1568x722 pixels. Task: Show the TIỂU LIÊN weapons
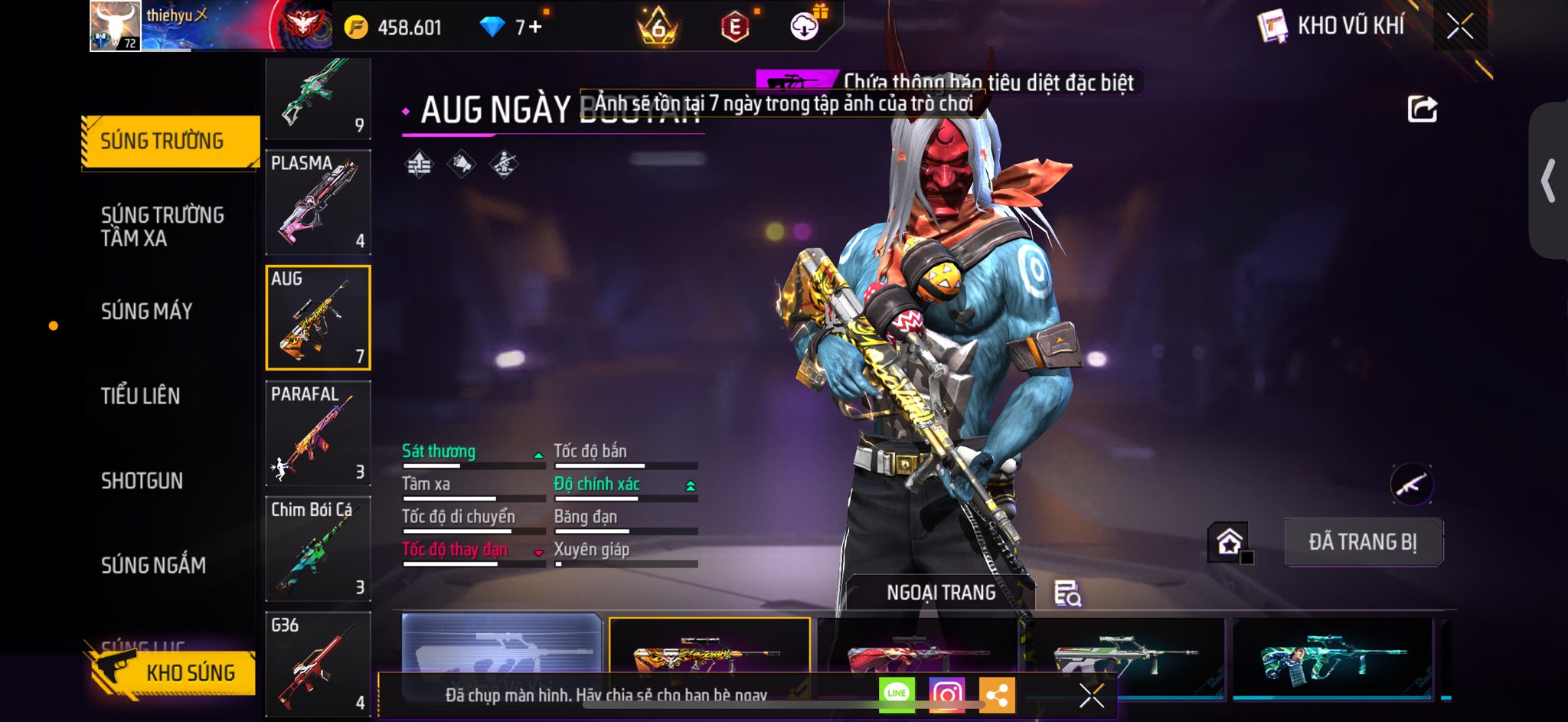pyautogui.click(x=141, y=396)
